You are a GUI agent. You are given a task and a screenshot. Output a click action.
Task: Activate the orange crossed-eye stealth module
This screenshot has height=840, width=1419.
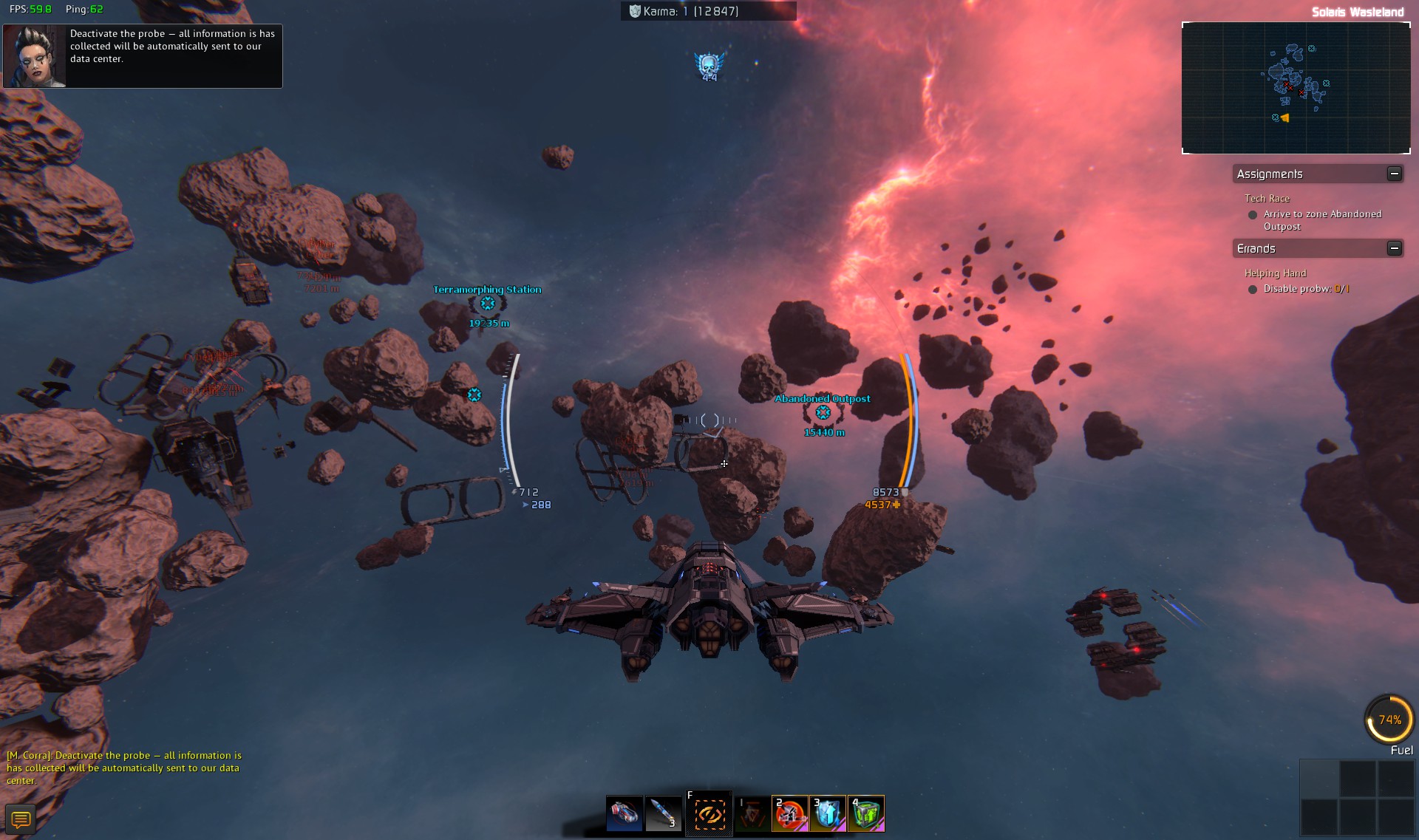(709, 814)
